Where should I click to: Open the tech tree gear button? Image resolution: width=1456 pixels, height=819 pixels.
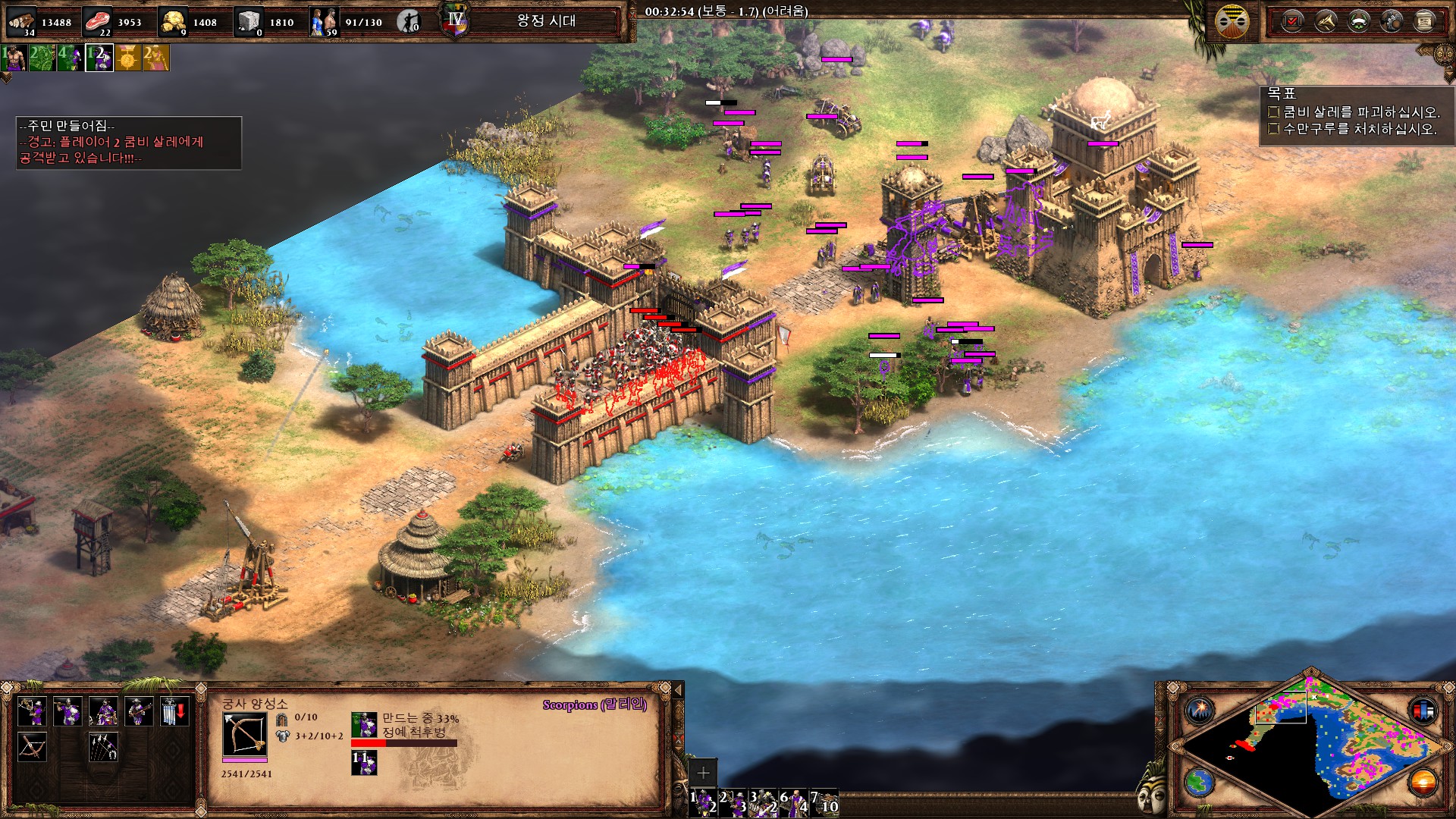1392,21
